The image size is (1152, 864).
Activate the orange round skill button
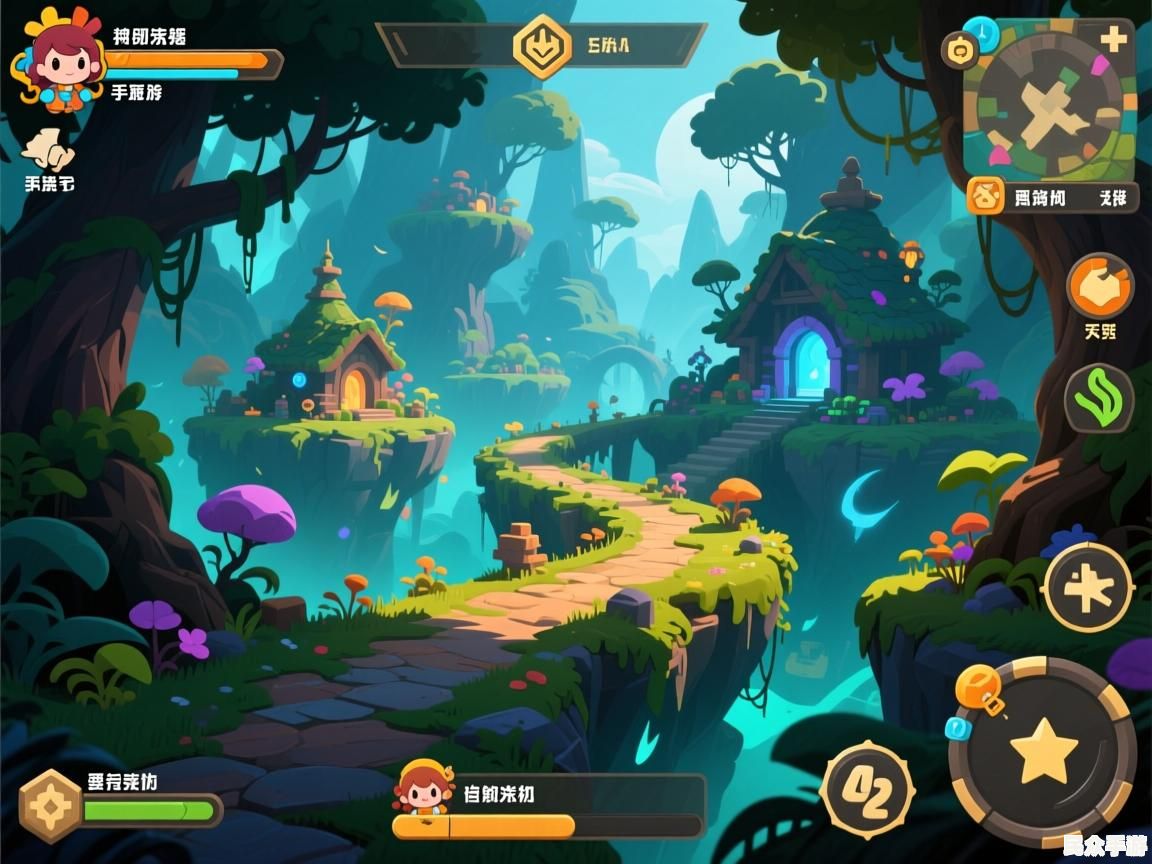click(1099, 287)
